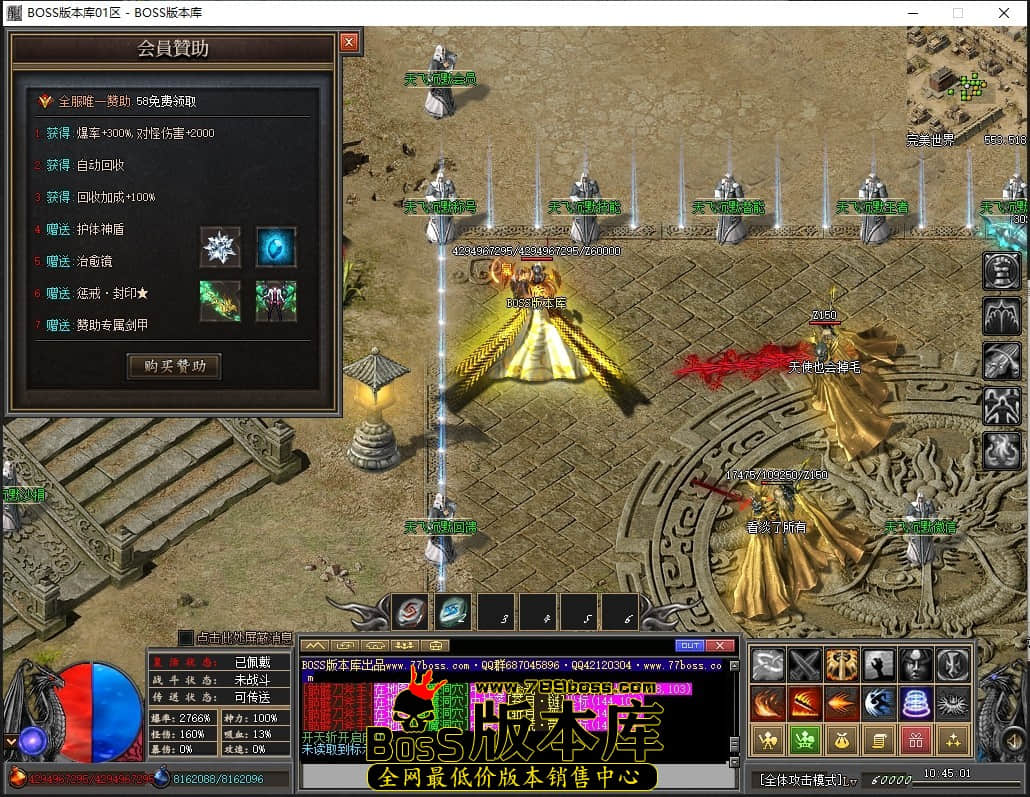The width and height of the screenshot is (1030, 797).
Task: Open the scroll document icon
Action: [x=878, y=741]
